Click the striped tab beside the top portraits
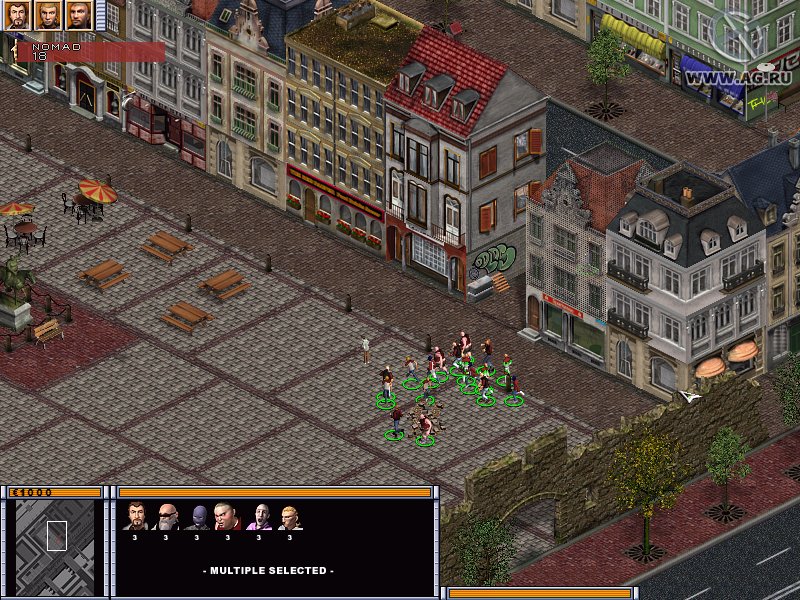This screenshot has width=800, height=600. click(100, 15)
